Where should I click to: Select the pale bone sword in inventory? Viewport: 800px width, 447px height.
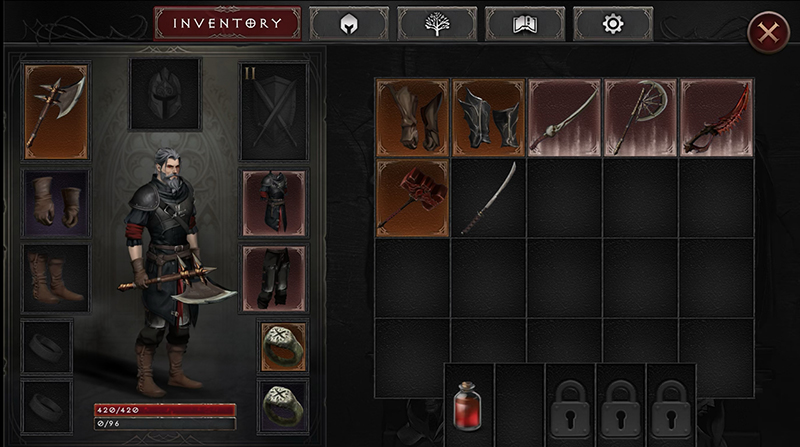pyautogui.click(x=564, y=118)
